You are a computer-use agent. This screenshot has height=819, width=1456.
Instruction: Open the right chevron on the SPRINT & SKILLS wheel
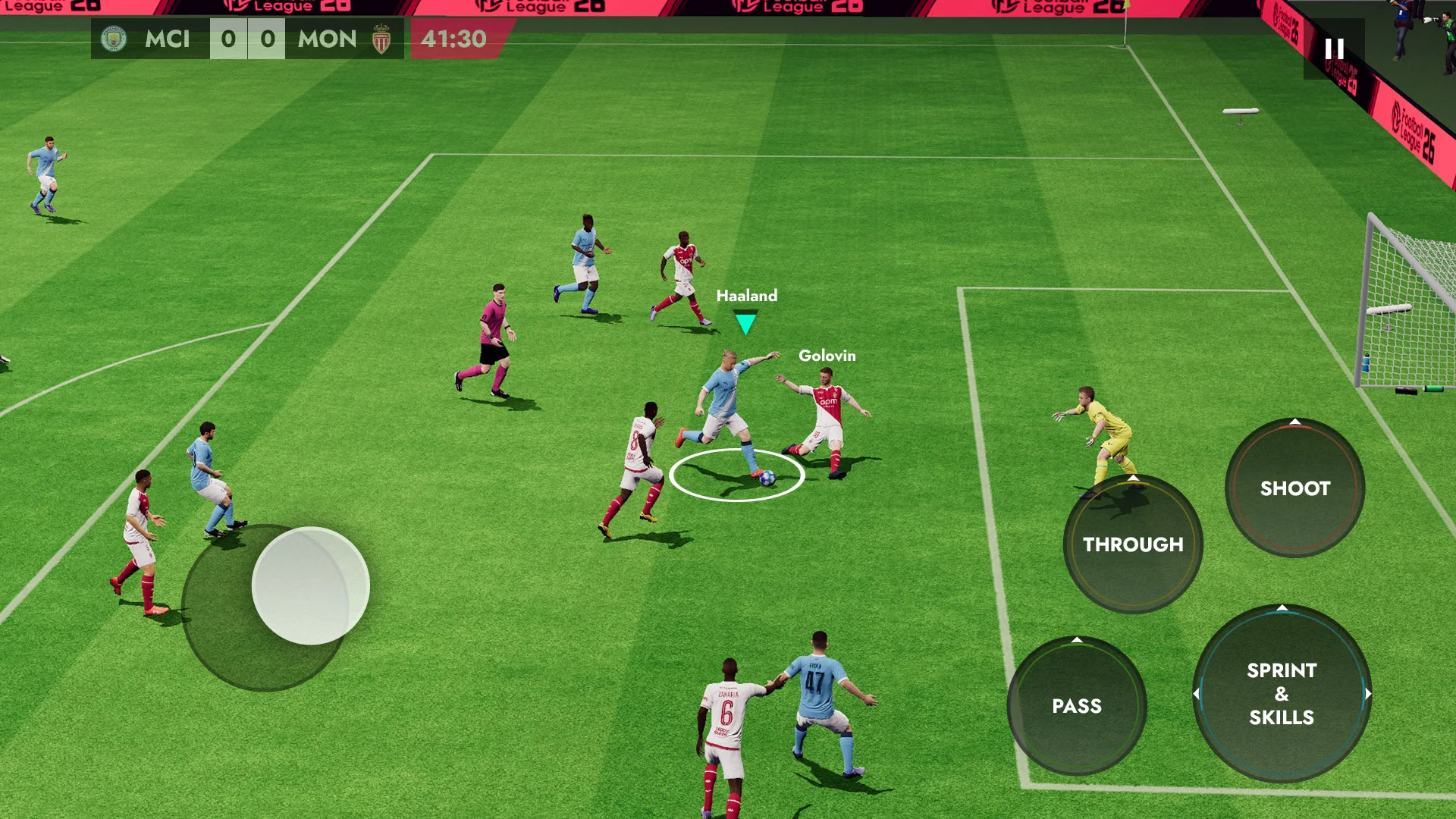[x=1370, y=692]
